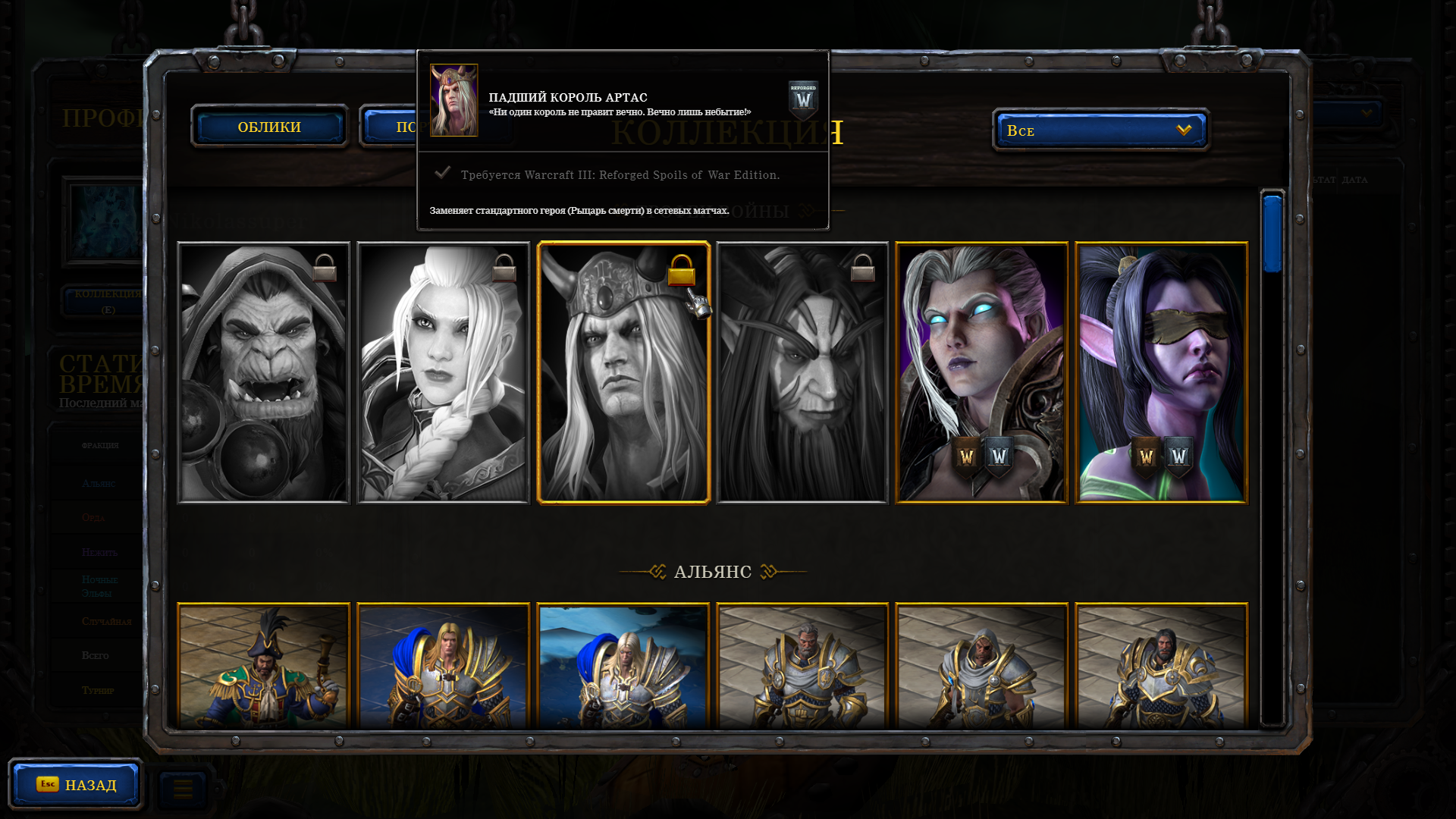This screenshot has height=819, width=1456.
Task: Click the collection list scrollbar handle
Action: click(1272, 234)
